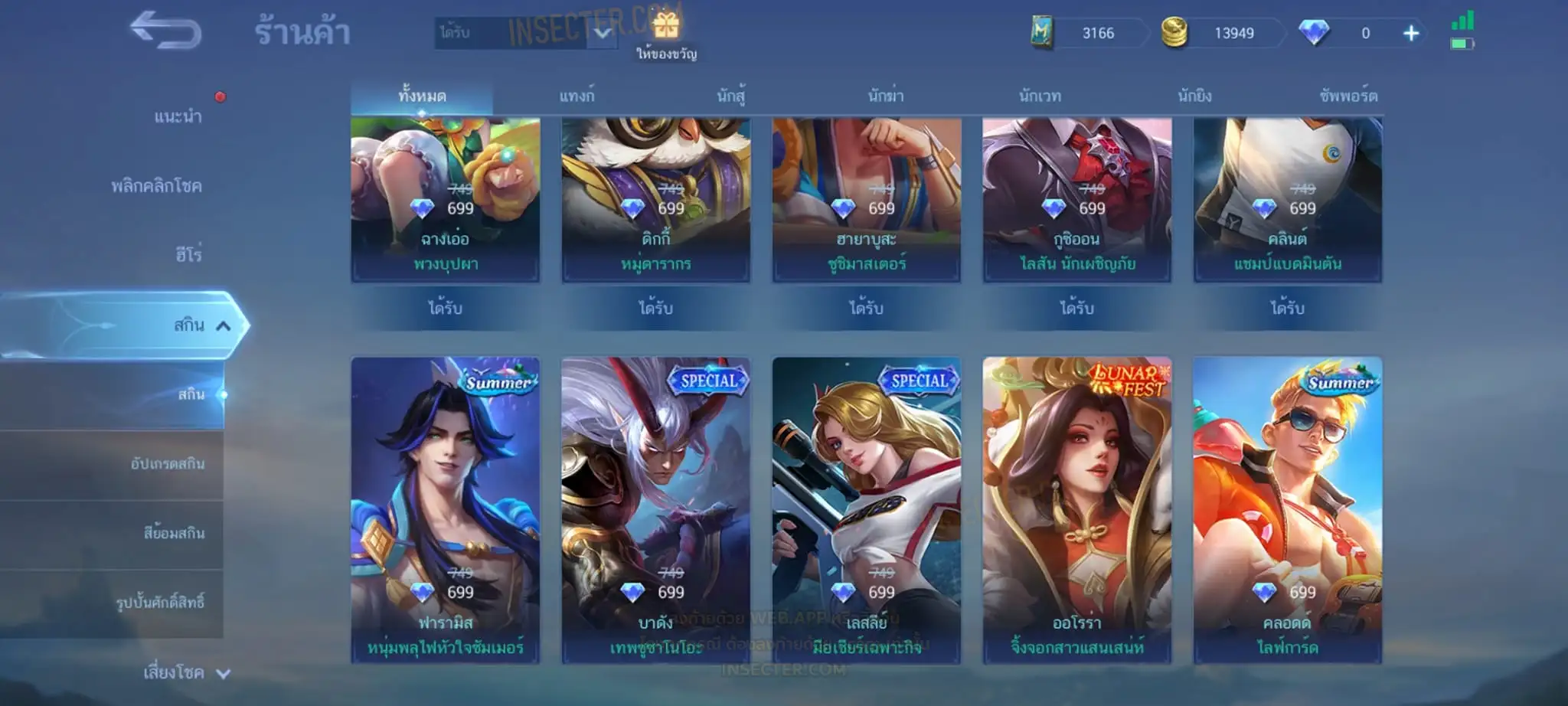Switch to the นักสู้ hero tab
The image size is (1568, 706).
pos(731,96)
